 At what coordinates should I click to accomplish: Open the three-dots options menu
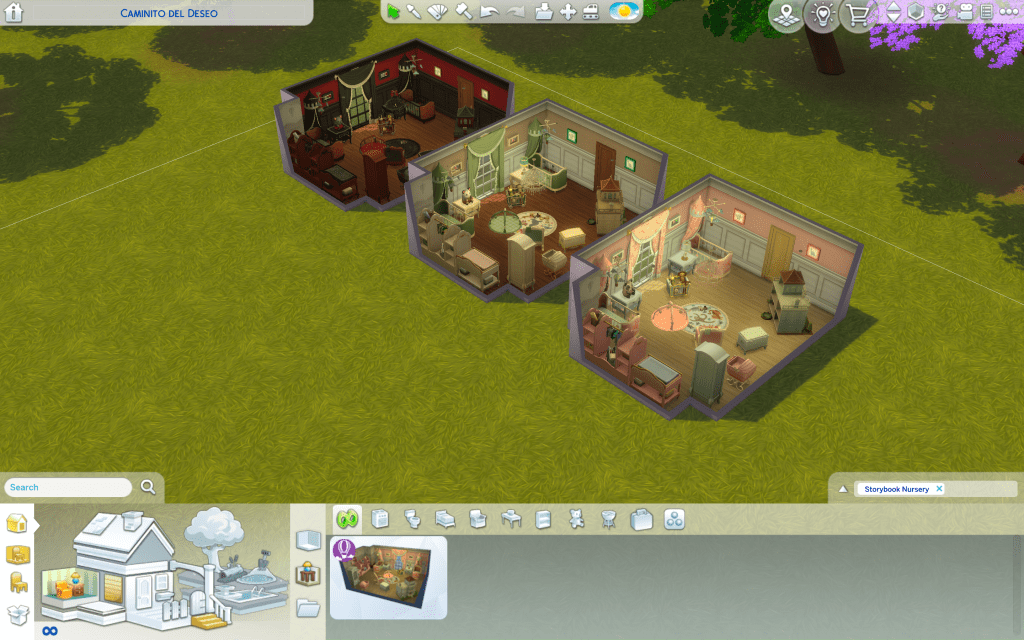[x=1008, y=12]
